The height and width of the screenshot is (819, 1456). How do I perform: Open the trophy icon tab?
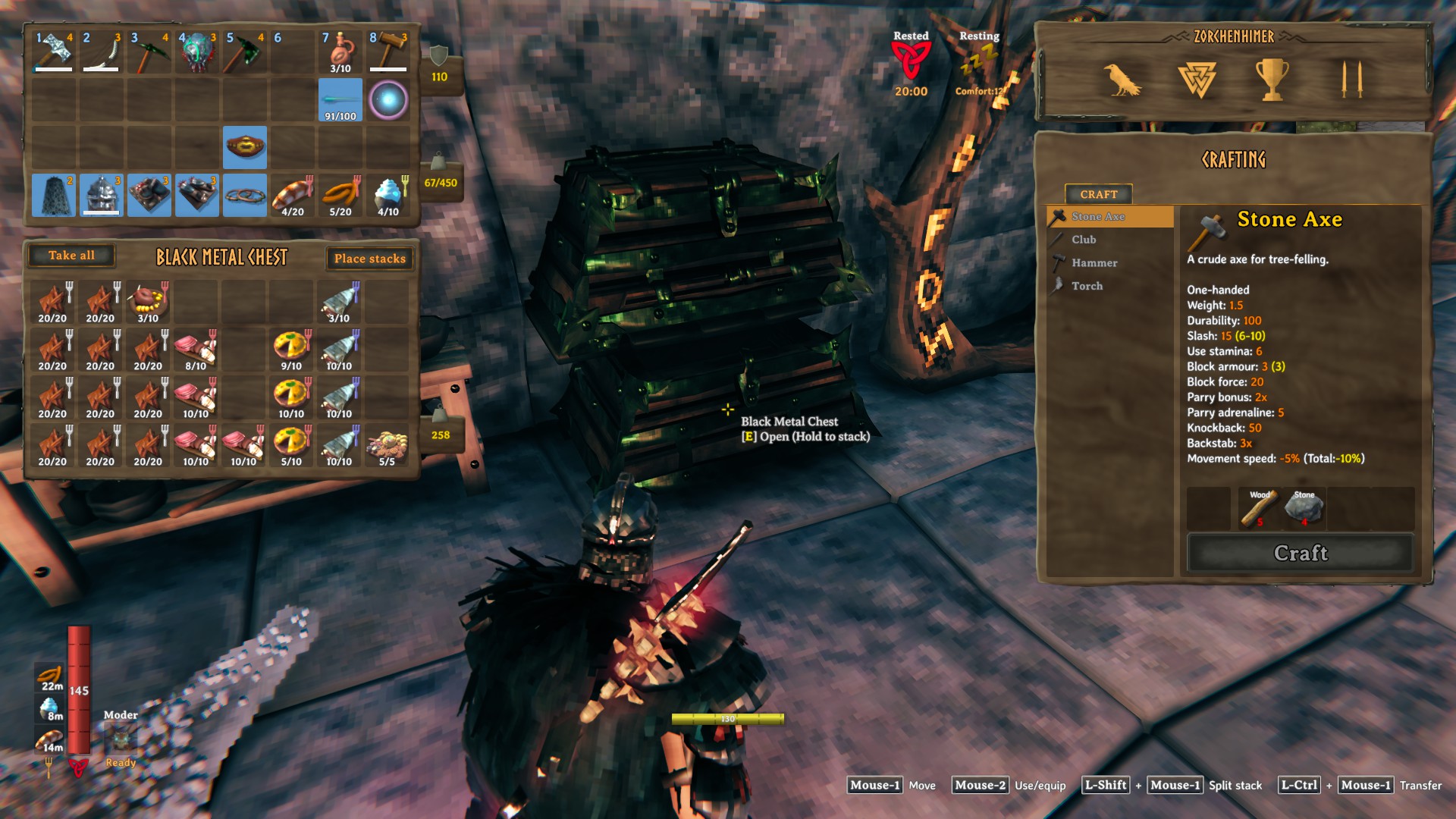coord(1272,80)
